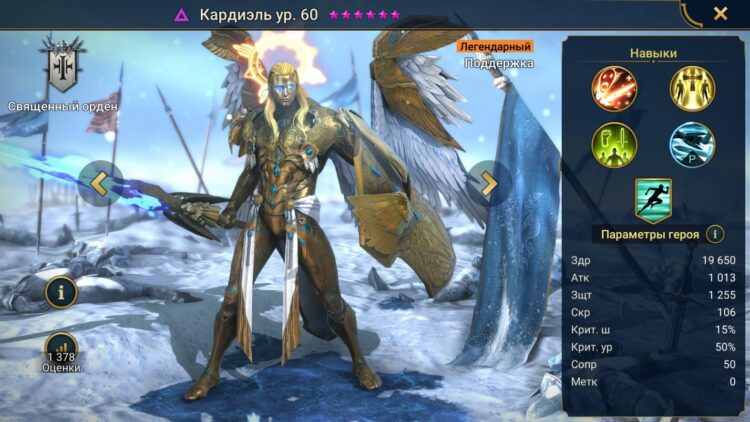The image size is (750, 422).
Task: View the green silhouette skill icon
Action: pos(614,144)
